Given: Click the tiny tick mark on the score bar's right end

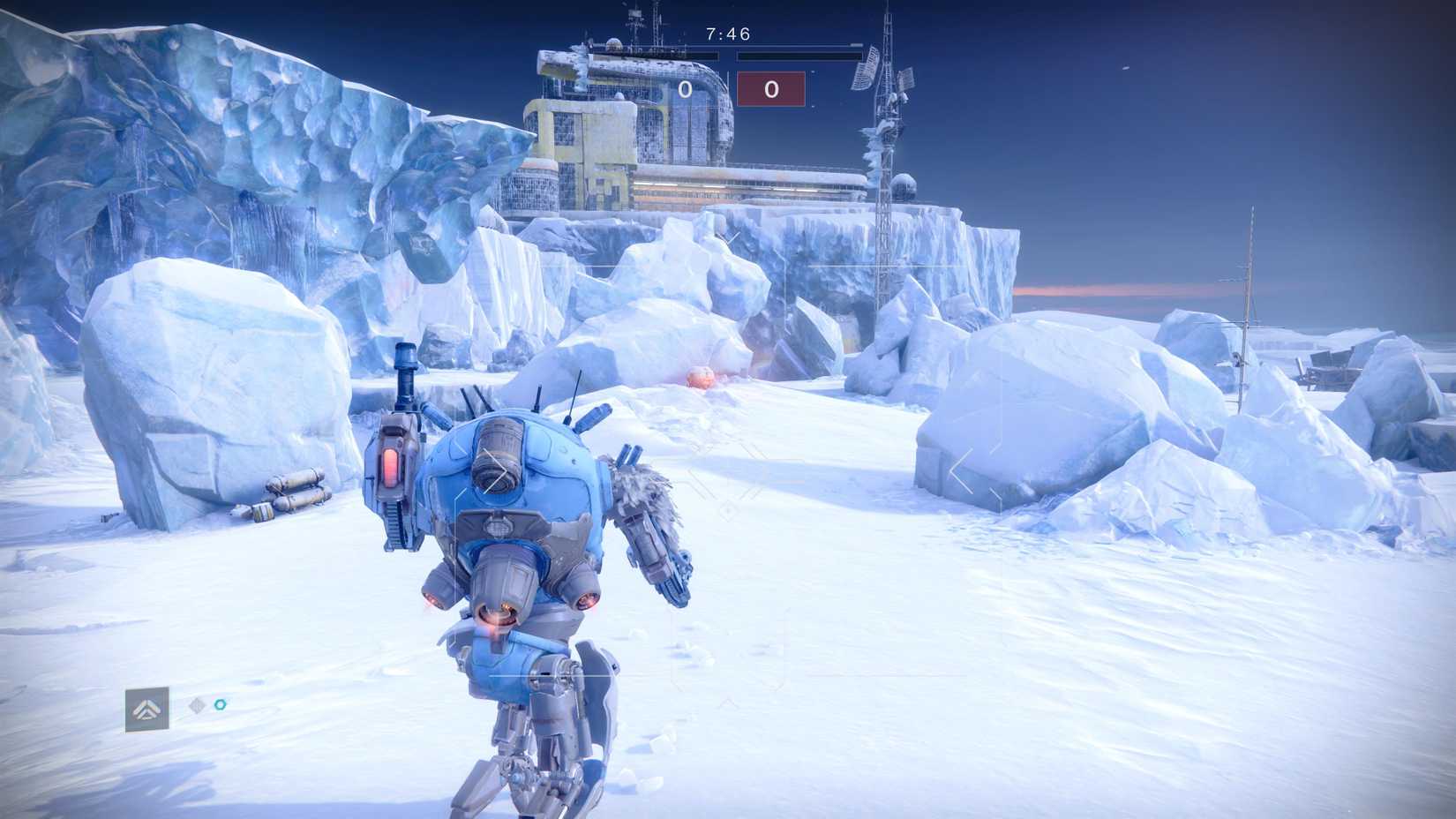Looking at the screenshot, I should pos(854,45).
